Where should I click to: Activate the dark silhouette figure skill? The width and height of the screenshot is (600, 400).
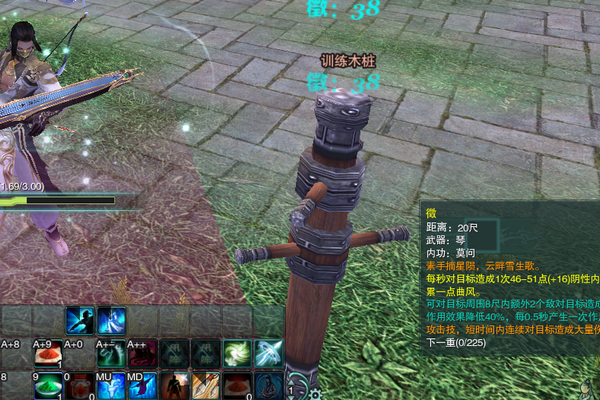tap(175, 385)
